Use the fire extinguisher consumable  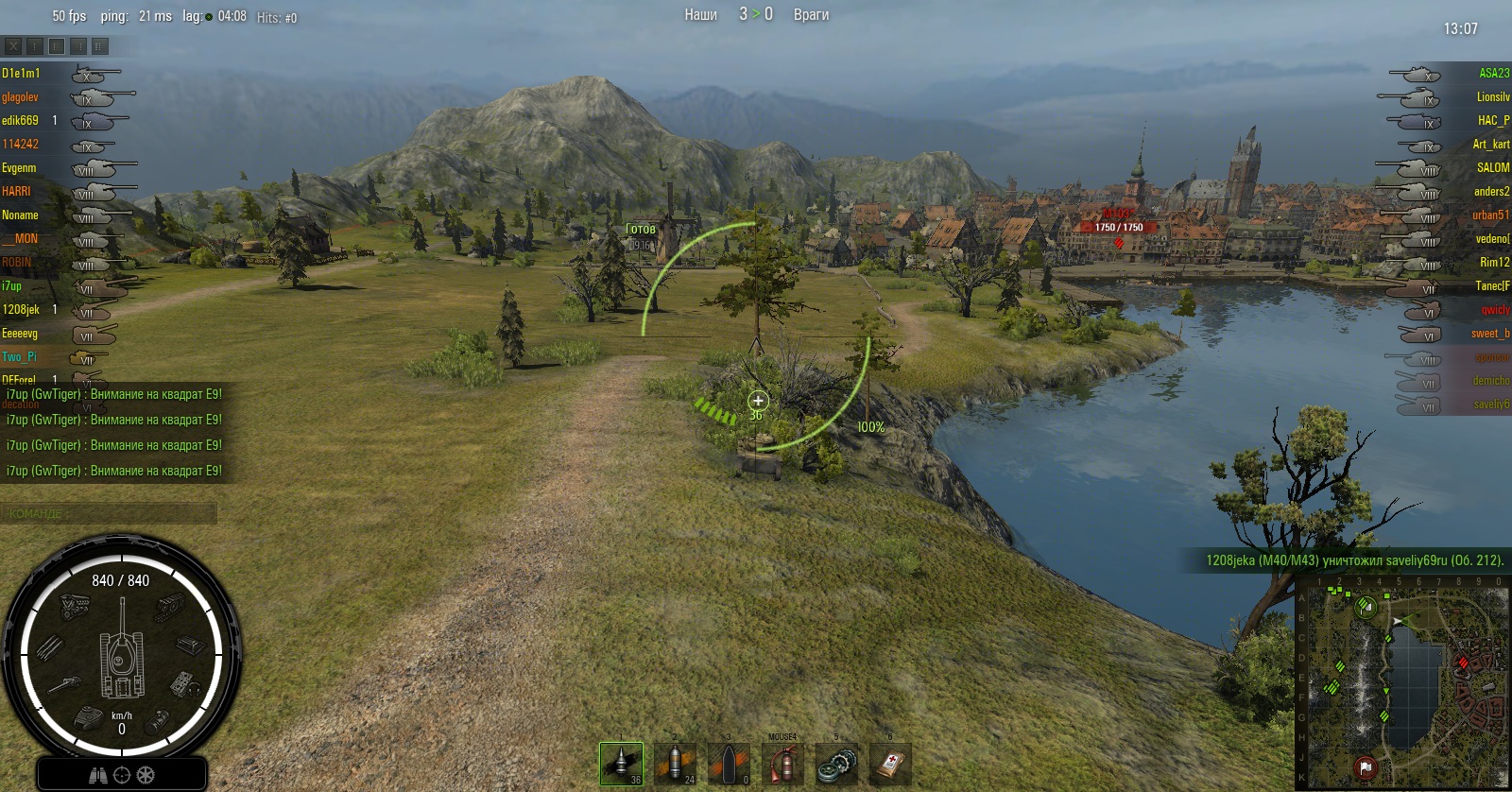coord(782,763)
